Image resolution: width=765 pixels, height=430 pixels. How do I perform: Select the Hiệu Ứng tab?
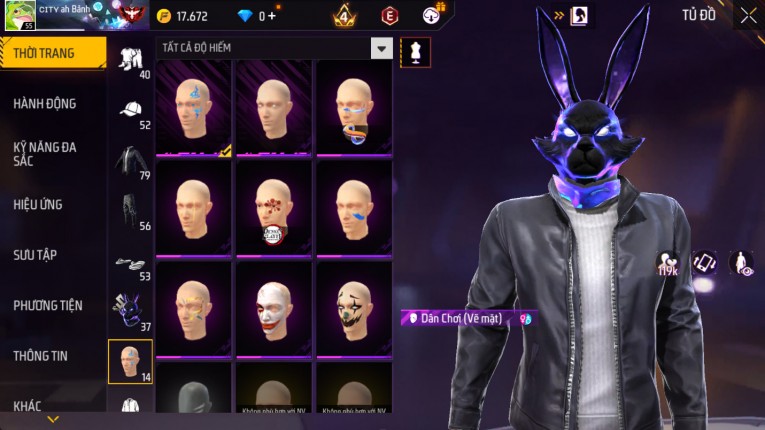pyautogui.click(x=38, y=205)
